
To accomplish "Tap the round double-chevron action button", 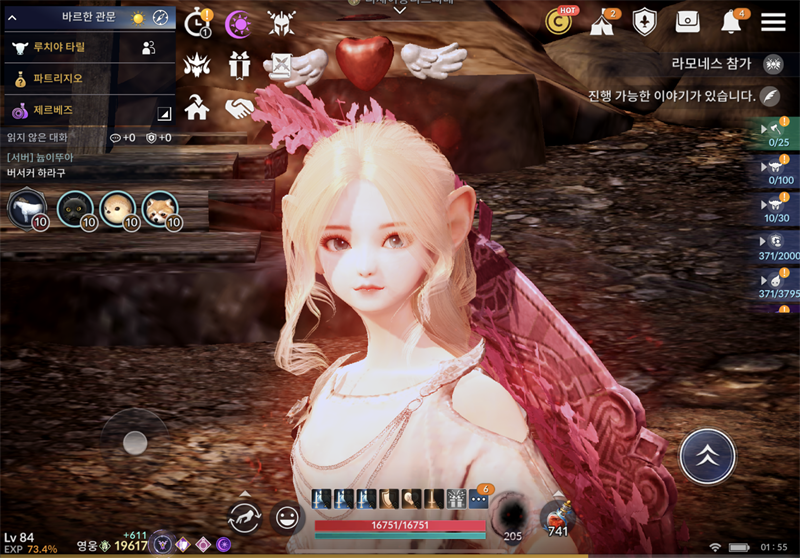I will pyautogui.click(x=707, y=457).
